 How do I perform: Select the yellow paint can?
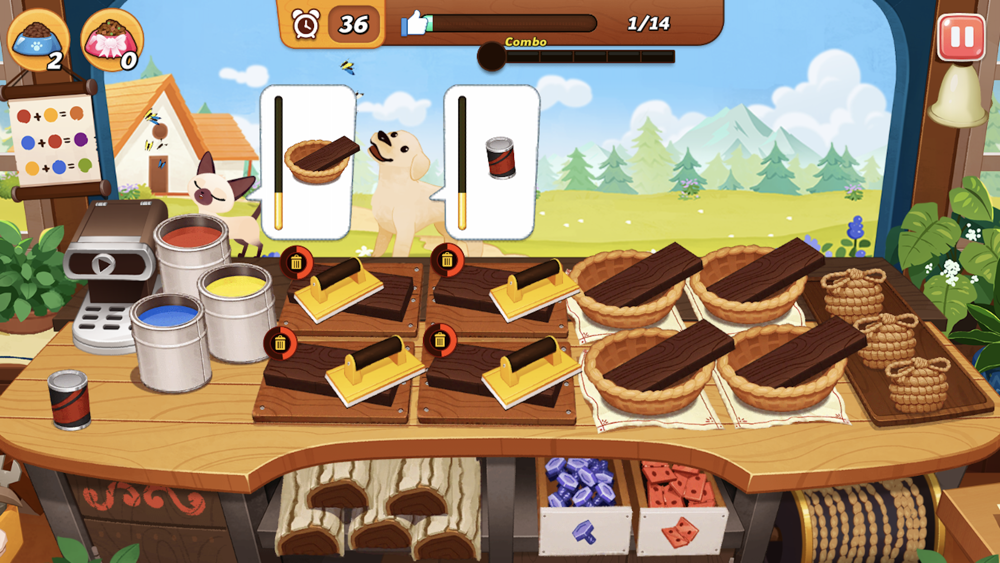pyautogui.click(x=236, y=298)
